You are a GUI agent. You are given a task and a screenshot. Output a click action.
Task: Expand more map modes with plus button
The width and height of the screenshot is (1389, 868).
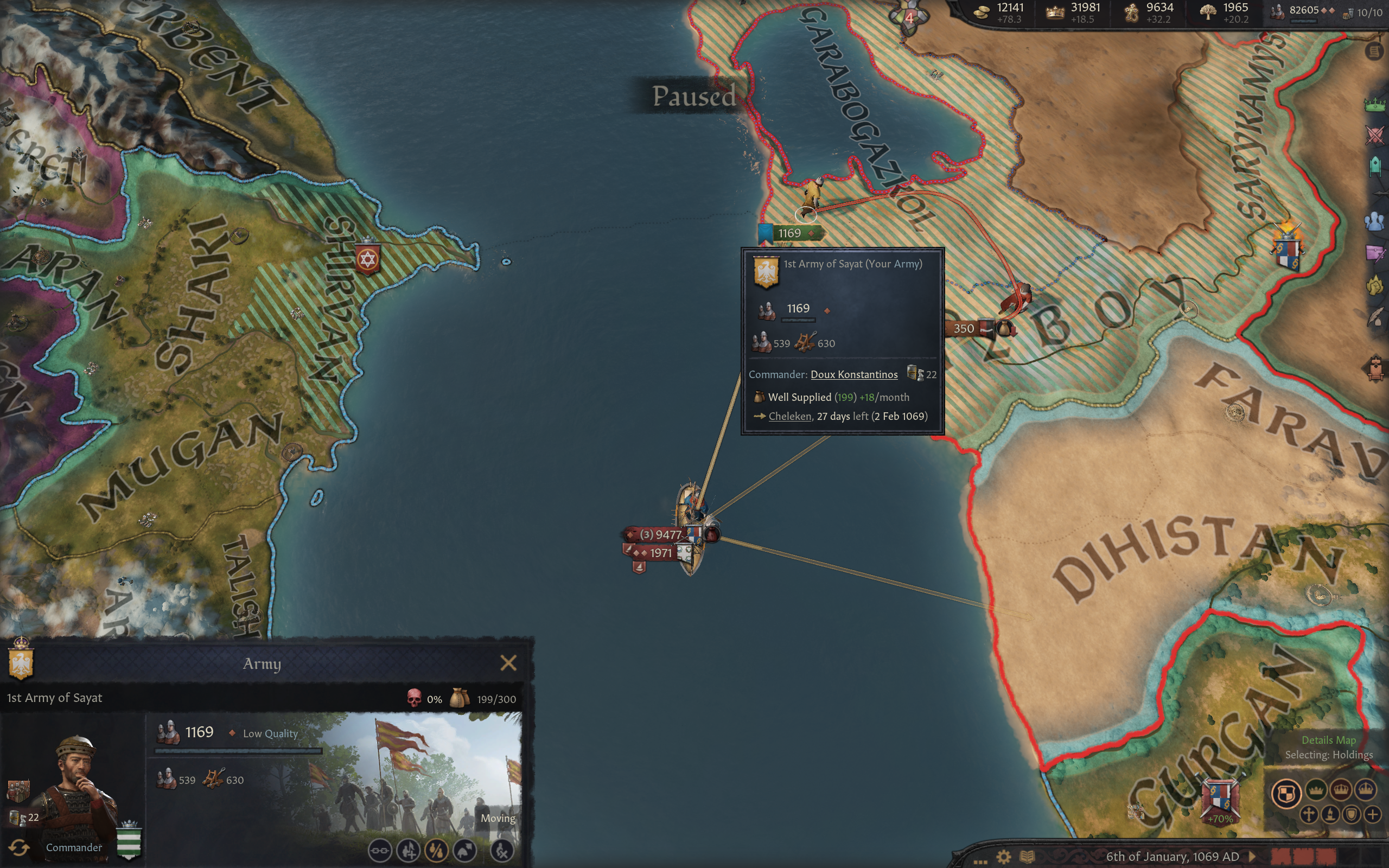click(1372, 815)
